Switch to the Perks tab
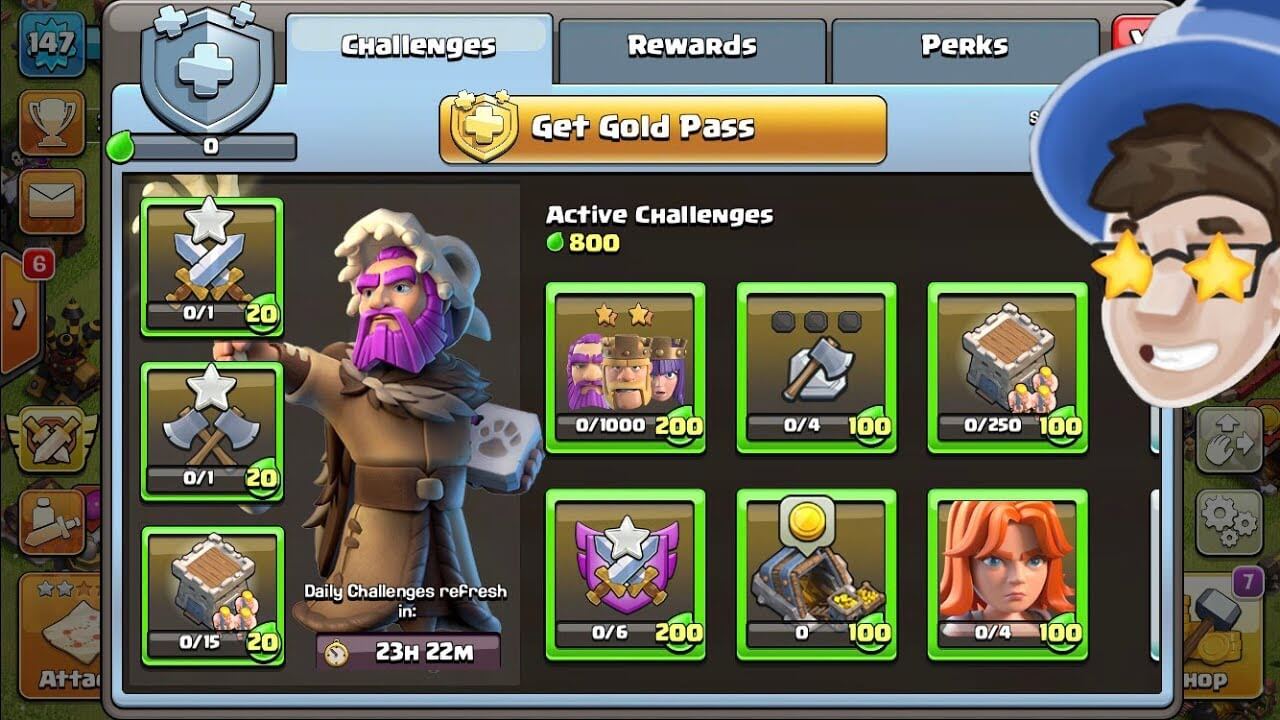Screen dimensions: 1280x720 (x=960, y=42)
